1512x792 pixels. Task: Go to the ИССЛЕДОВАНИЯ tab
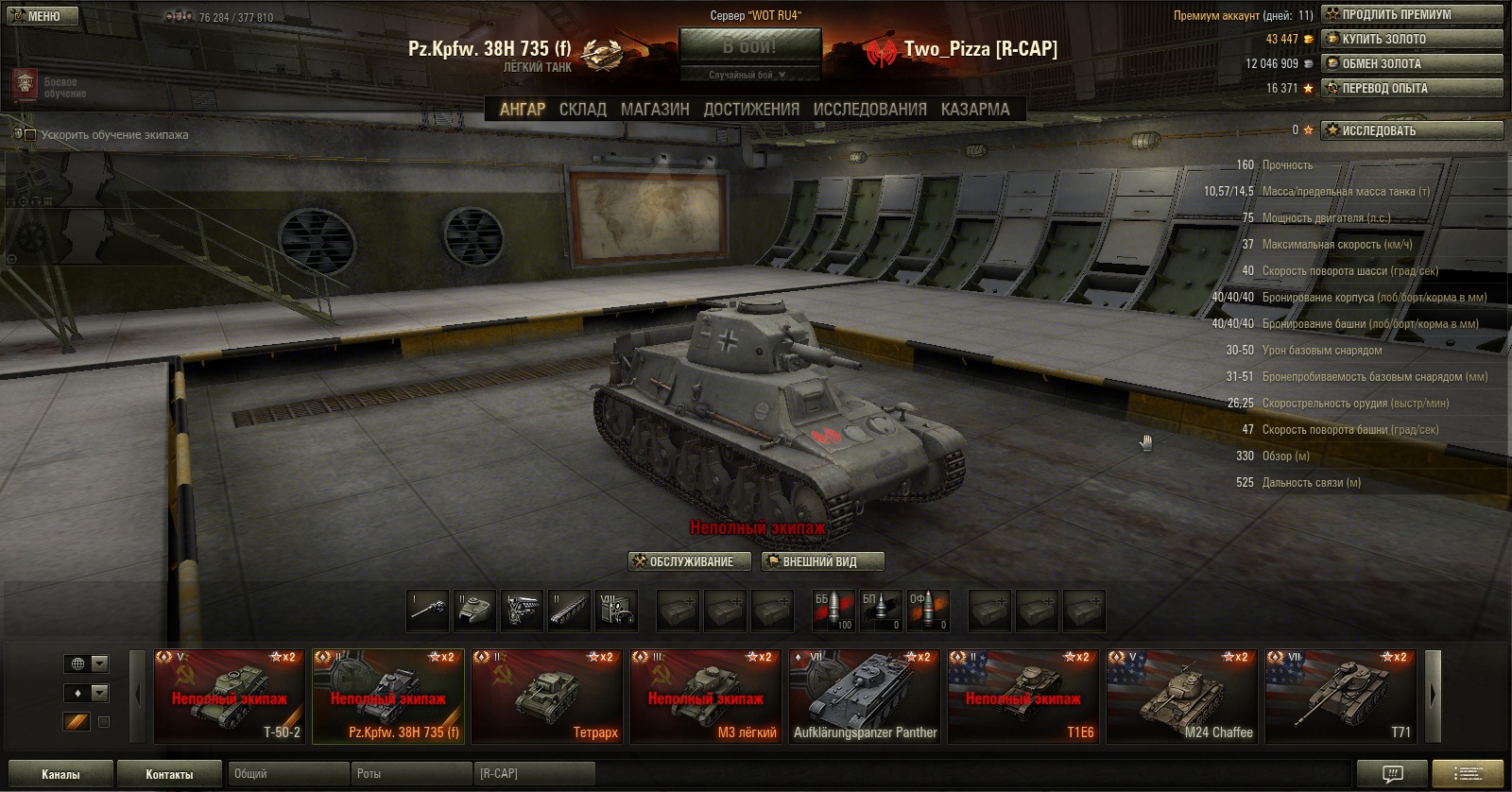pyautogui.click(x=869, y=110)
